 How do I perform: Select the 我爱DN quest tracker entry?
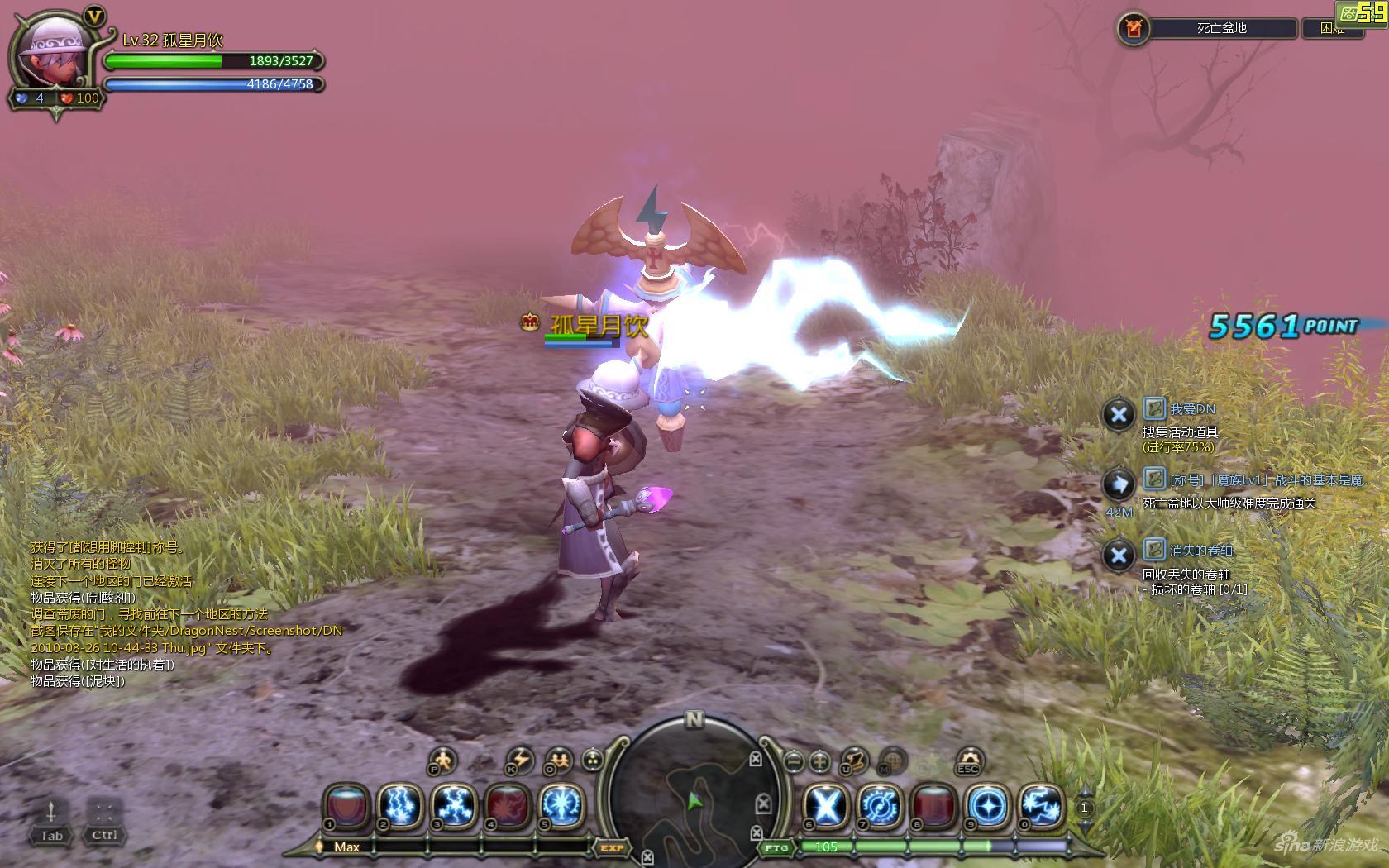1192,409
